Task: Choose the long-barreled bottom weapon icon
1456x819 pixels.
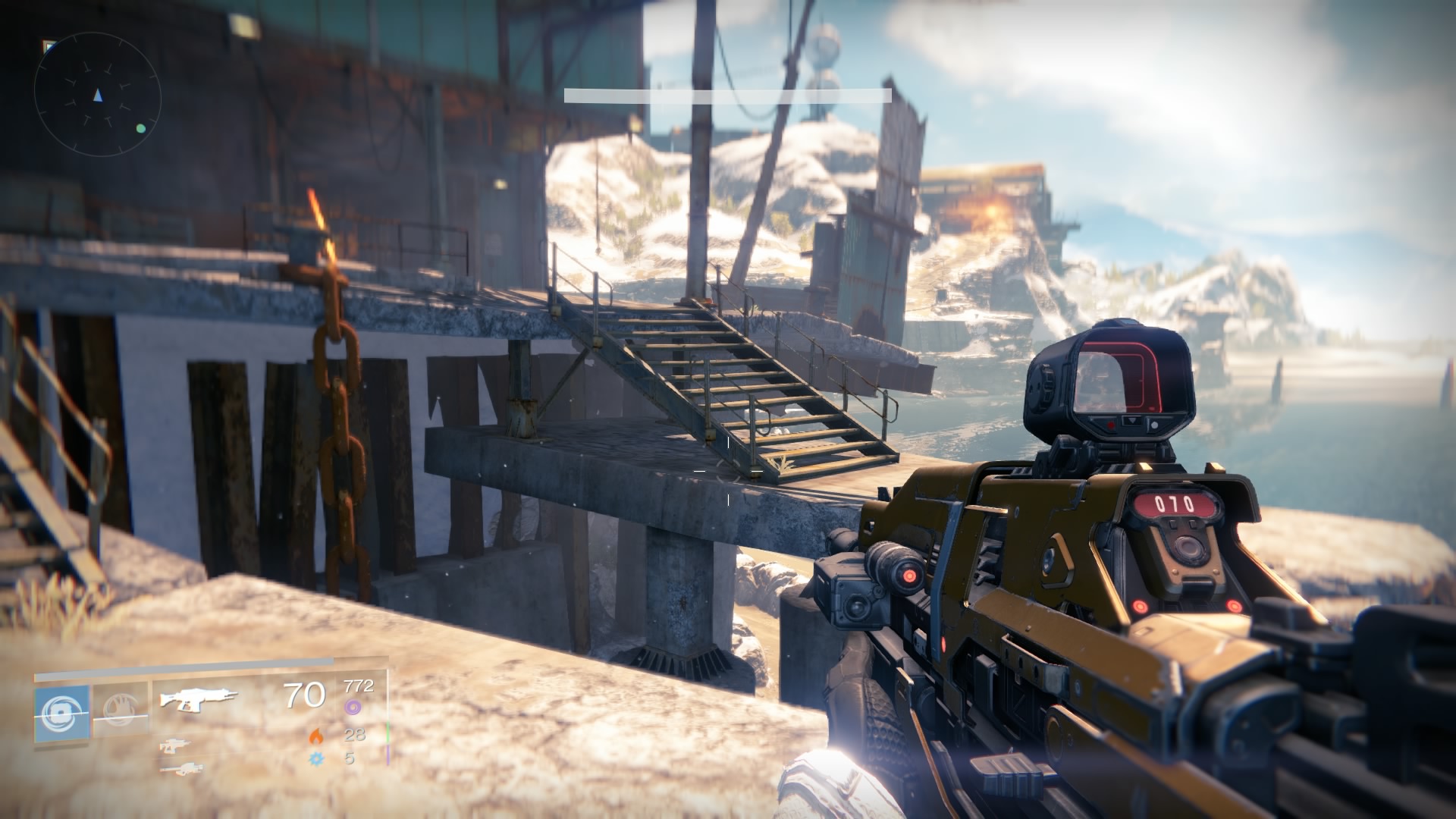Action: point(180,769)
